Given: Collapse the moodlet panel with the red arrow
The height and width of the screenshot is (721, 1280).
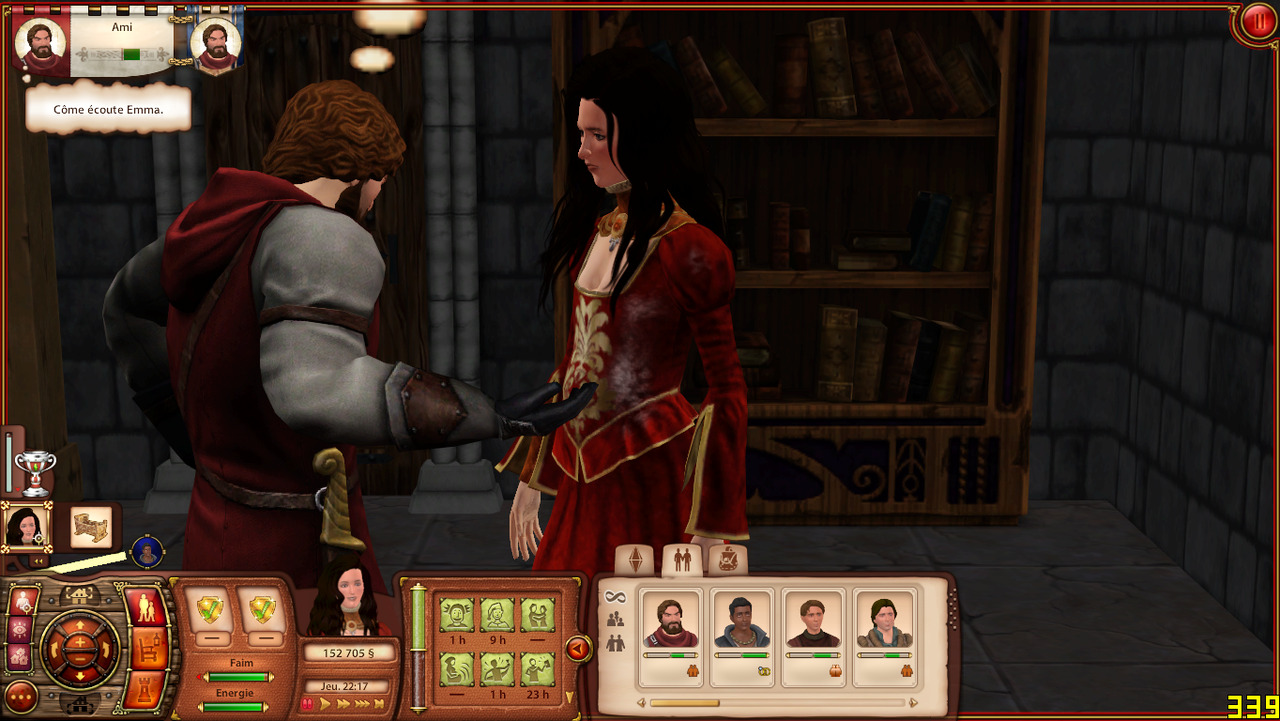Looking at the screenshot, I should [x=577, y=649].
